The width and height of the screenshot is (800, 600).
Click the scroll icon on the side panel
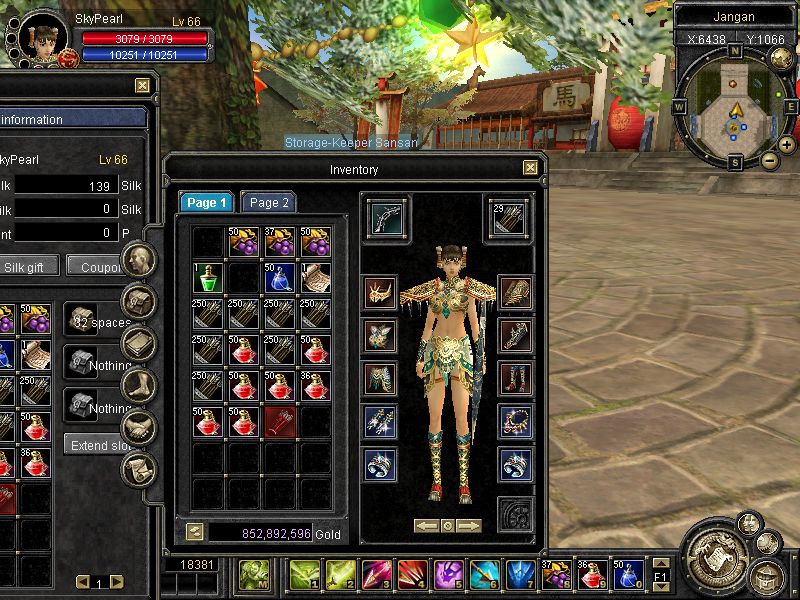coord(138,470)
